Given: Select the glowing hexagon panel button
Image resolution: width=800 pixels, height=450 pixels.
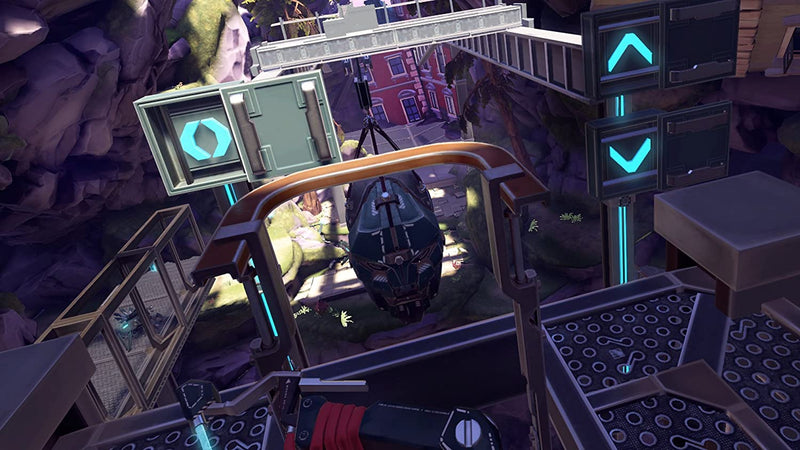Looking at the screenshot, I should point(206,137).
